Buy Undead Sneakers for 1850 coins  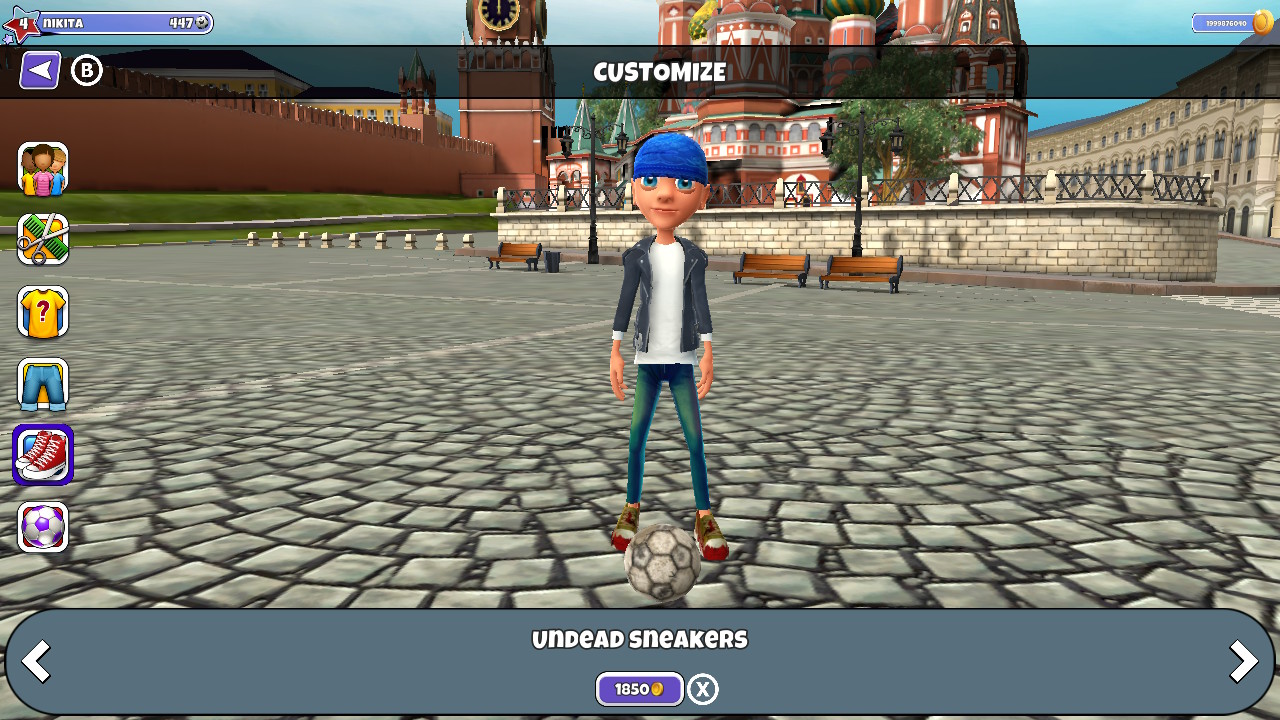click(639, 688)
